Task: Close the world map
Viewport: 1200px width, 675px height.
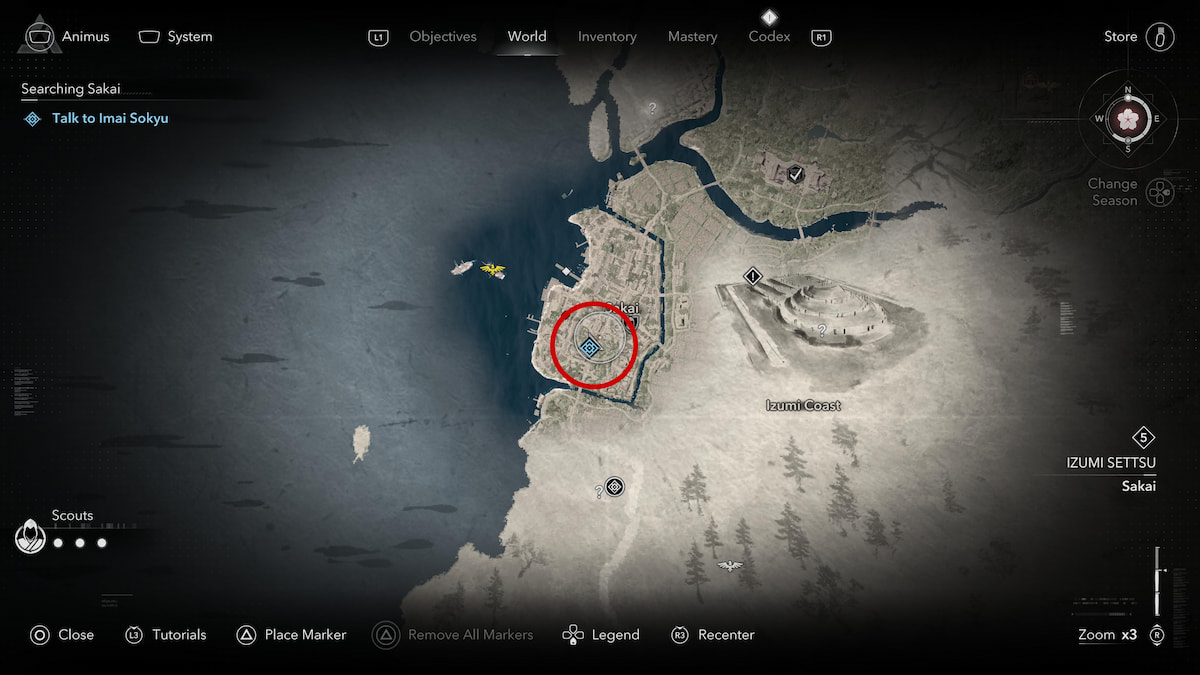Action: pos(75,635)
